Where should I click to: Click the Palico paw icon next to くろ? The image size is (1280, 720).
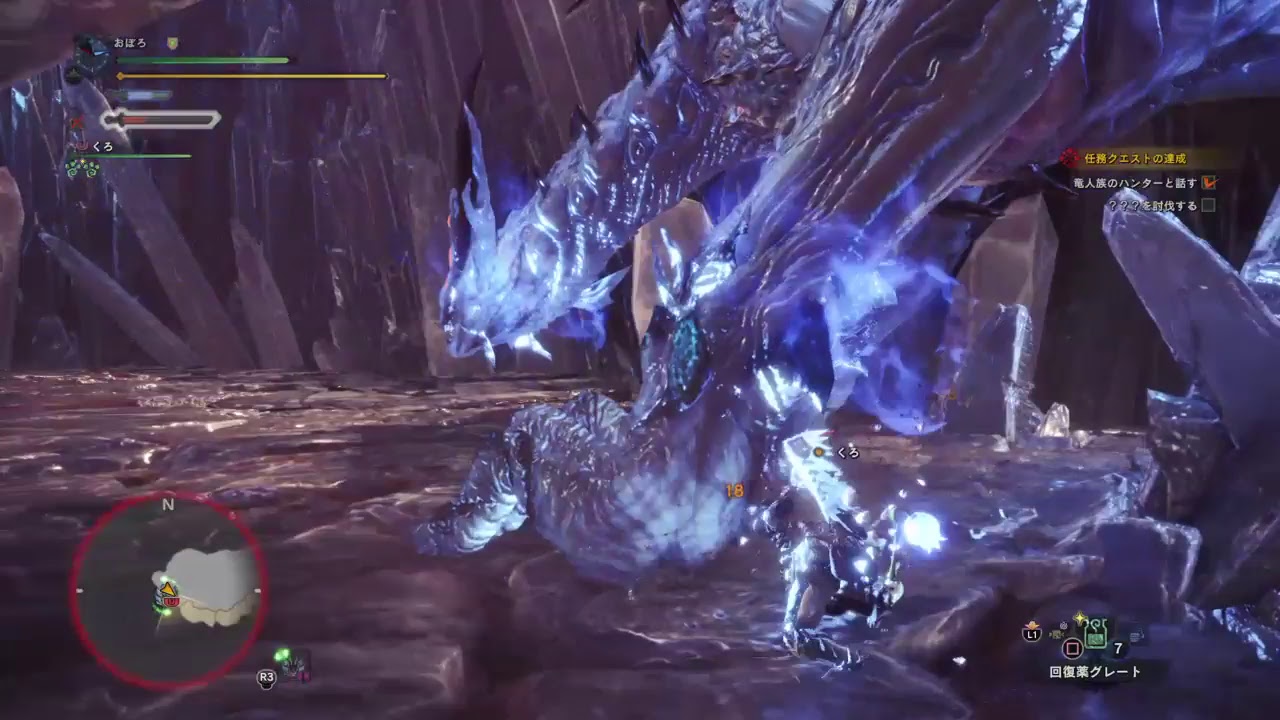(x=81, y=146)
